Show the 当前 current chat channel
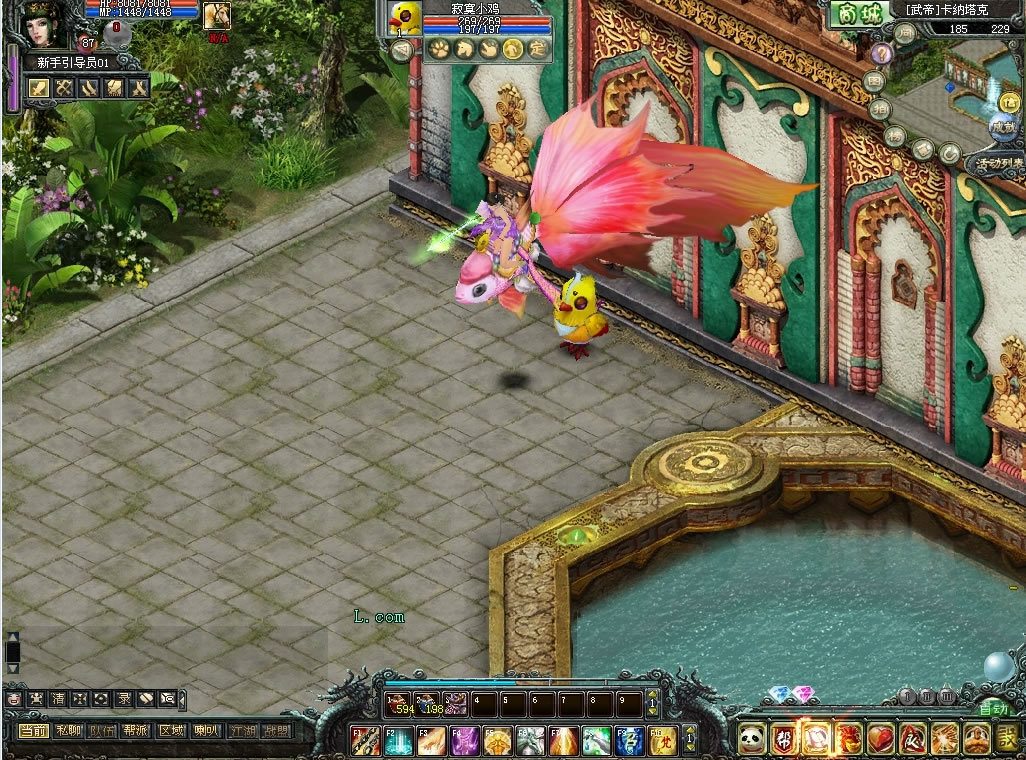This screenshot has height=760, width=1026. click(x=33, y=731)
